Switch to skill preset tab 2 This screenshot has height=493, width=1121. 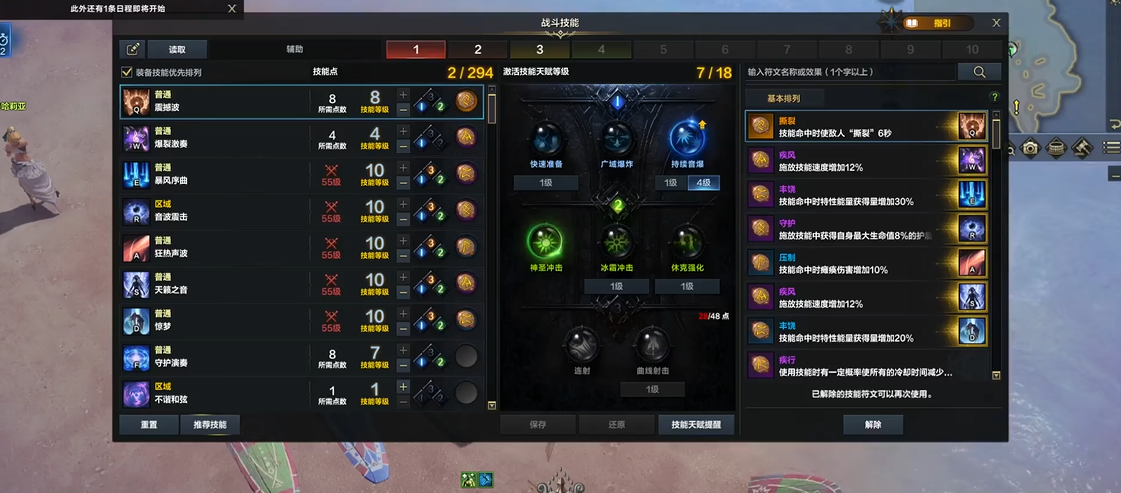click(x=477, y=50)
